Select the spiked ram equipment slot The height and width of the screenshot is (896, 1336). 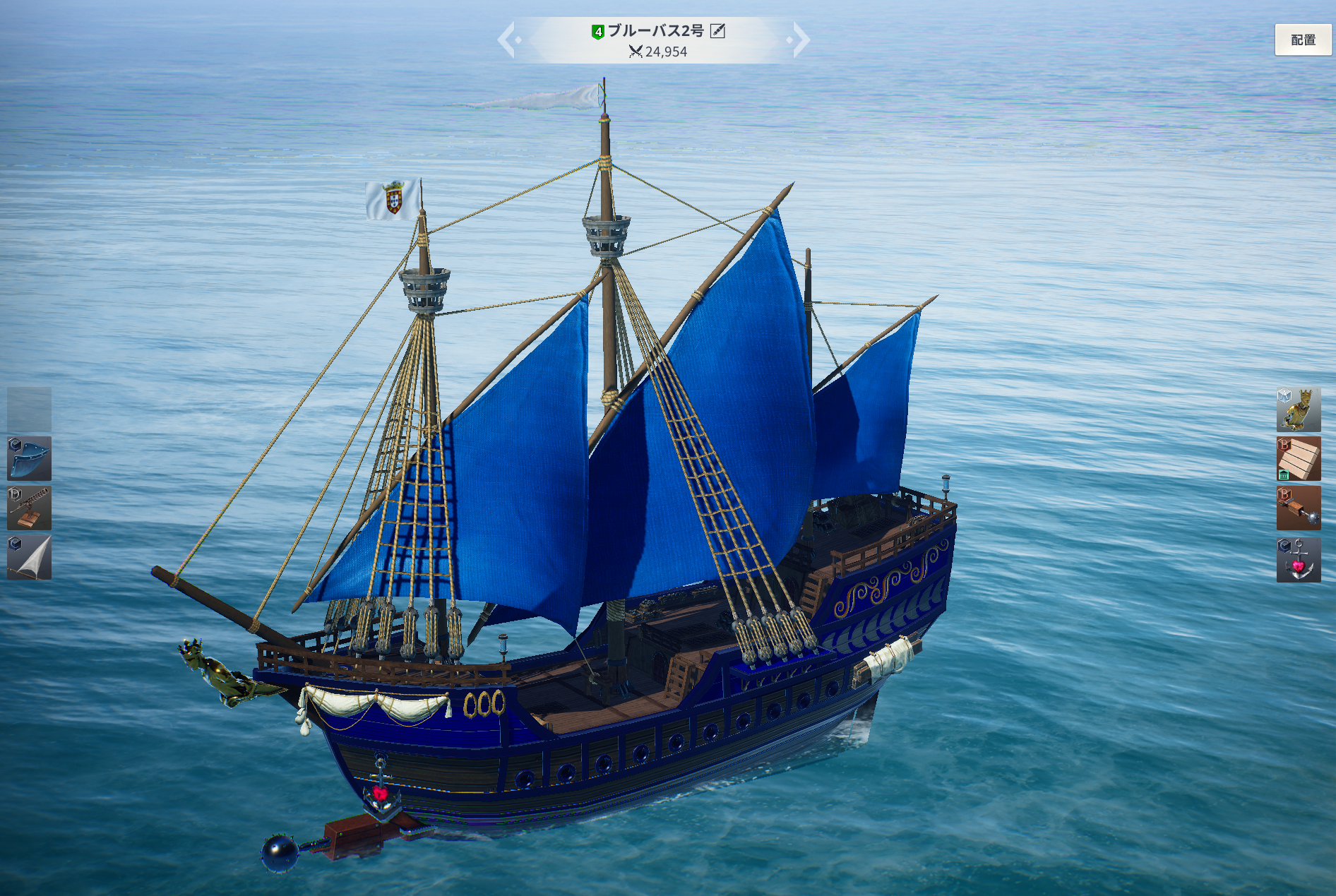pyautogui.click(x=1298, y=508)
